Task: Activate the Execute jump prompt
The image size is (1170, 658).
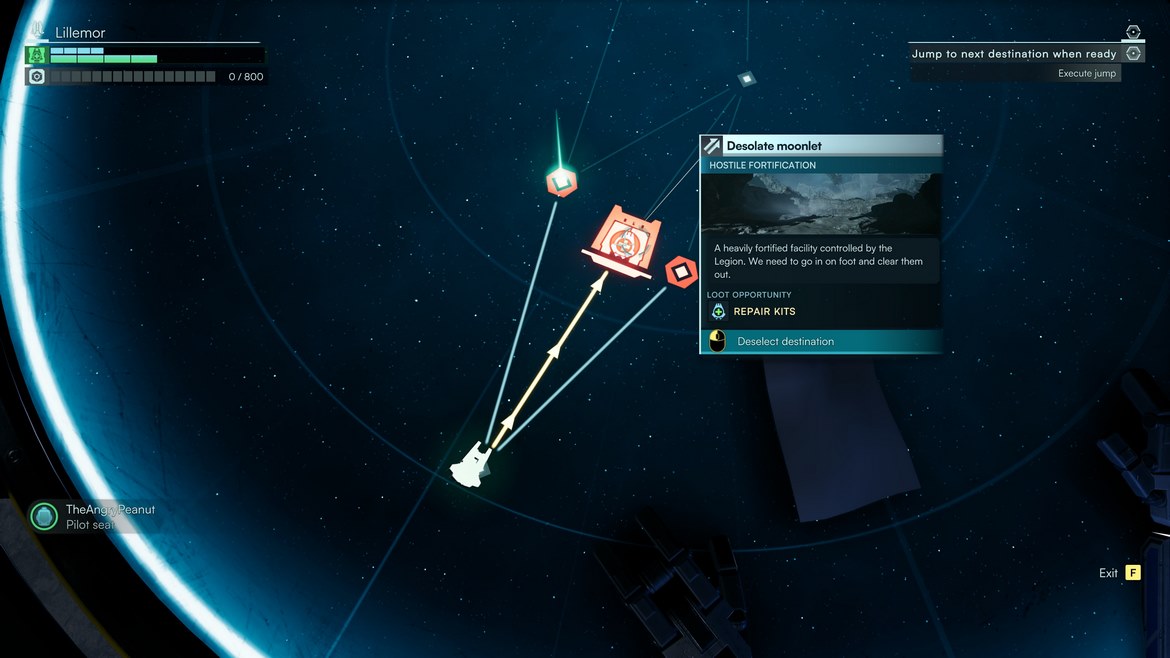Action: [x=1087, y=74]
